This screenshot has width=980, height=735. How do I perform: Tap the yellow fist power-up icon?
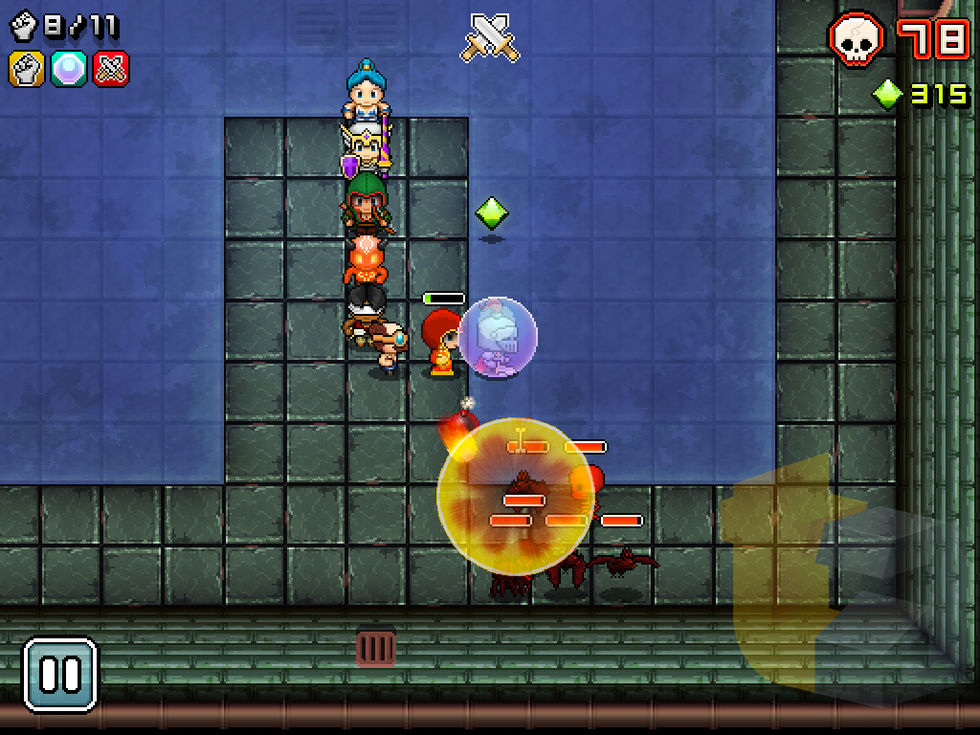[27, 68]
